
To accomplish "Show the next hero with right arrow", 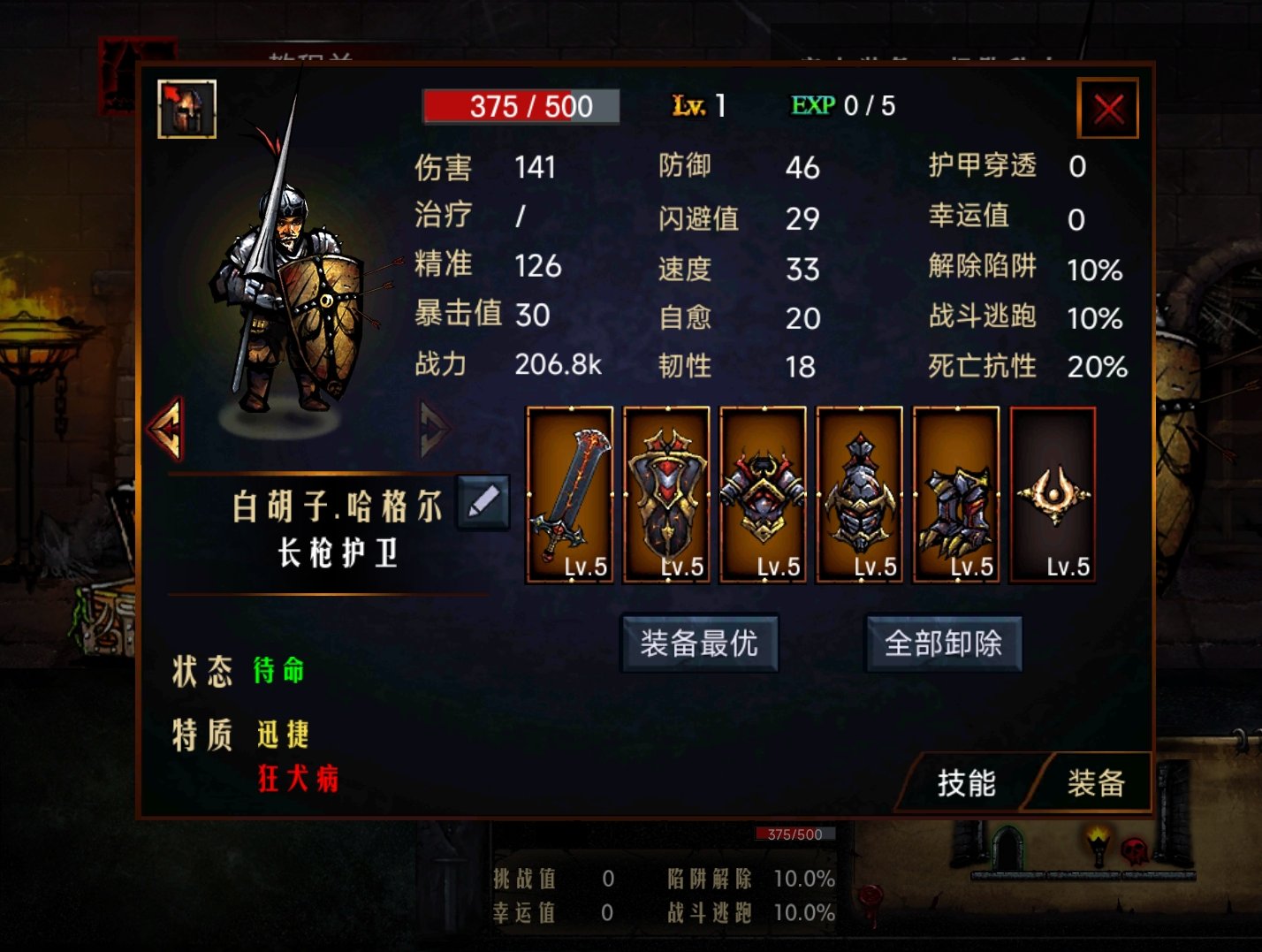I will (433, 429).
